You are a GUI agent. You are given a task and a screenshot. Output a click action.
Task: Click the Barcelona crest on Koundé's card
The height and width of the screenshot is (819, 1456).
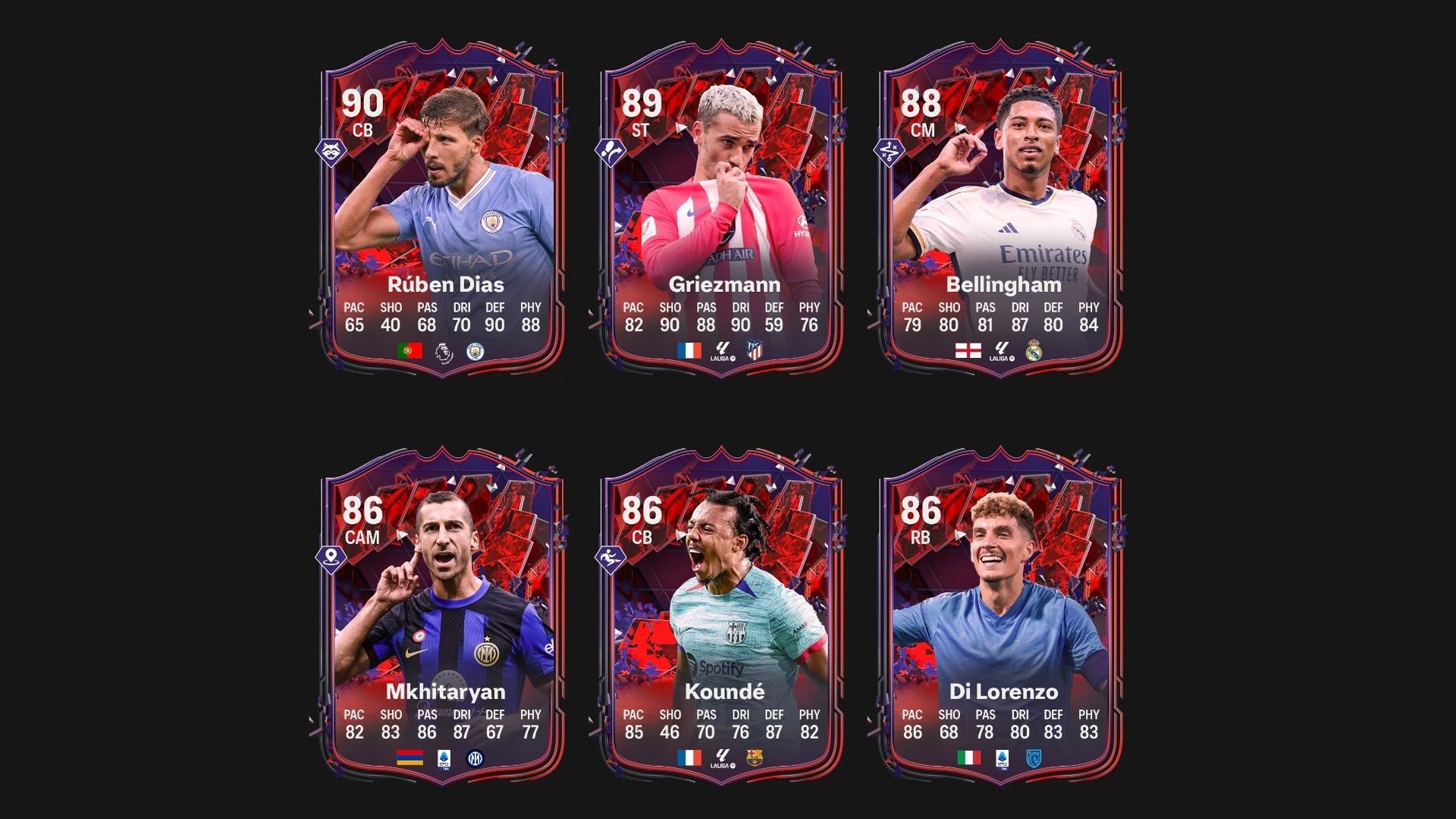(755, 758)
